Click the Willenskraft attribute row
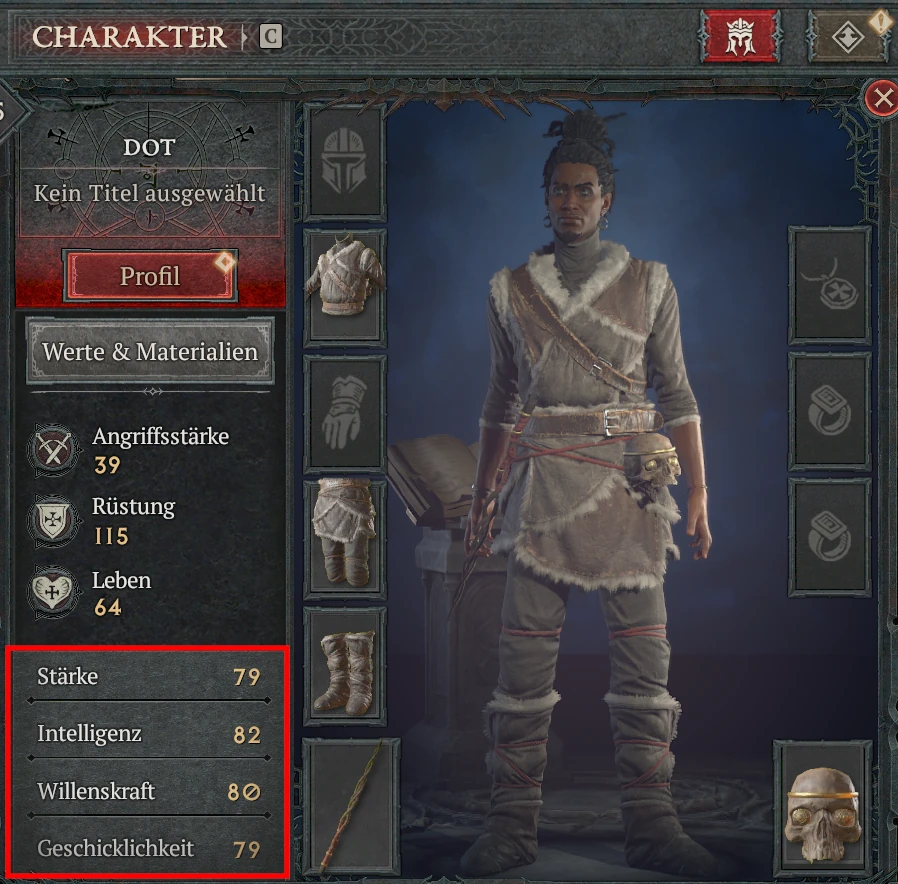Image resolution: width=898 pixels, height=884 pixels. coord(149,792)
